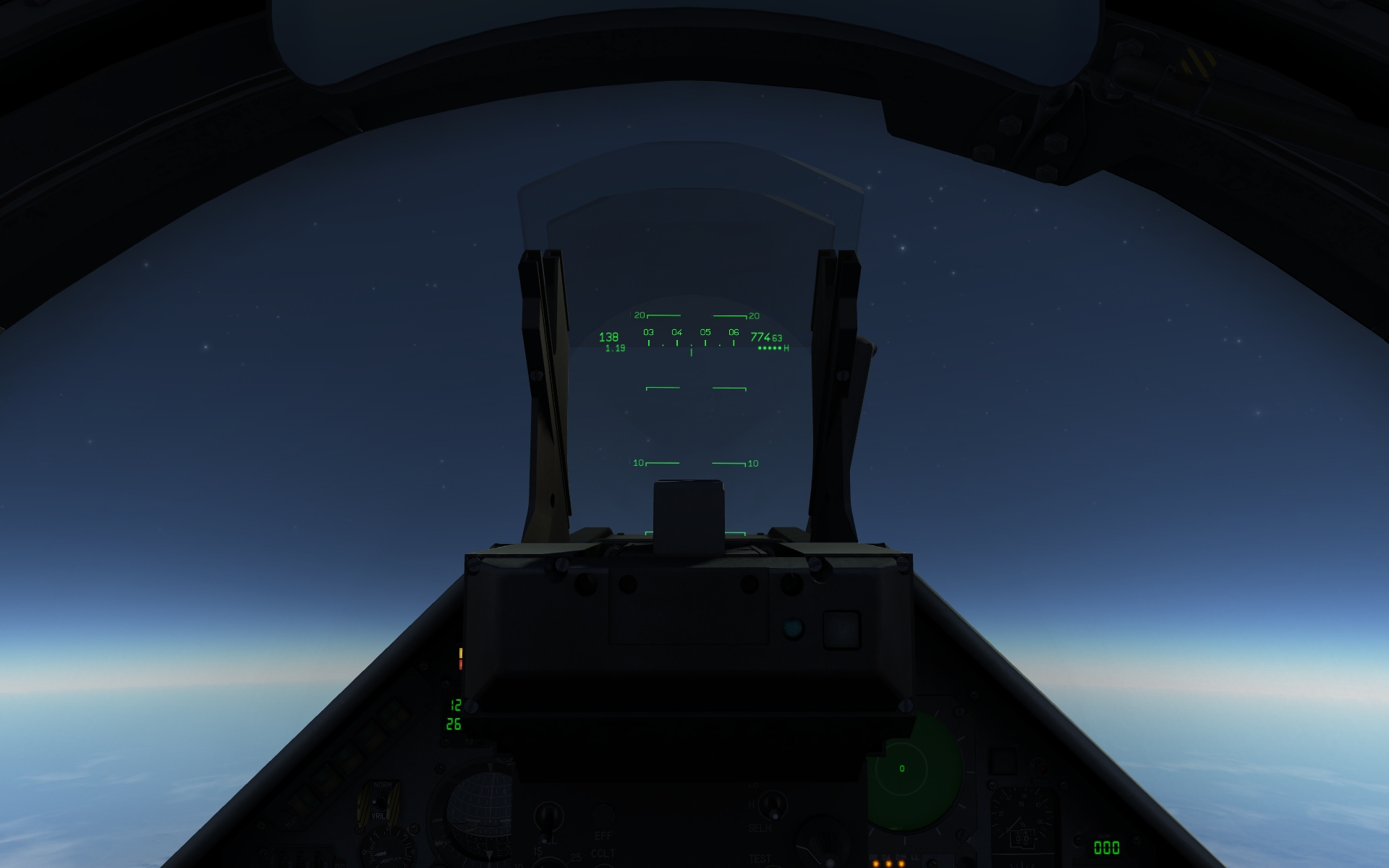1389x868 pixels.
Task: Click the green 26 digits readout
Action: click(454, 725)
